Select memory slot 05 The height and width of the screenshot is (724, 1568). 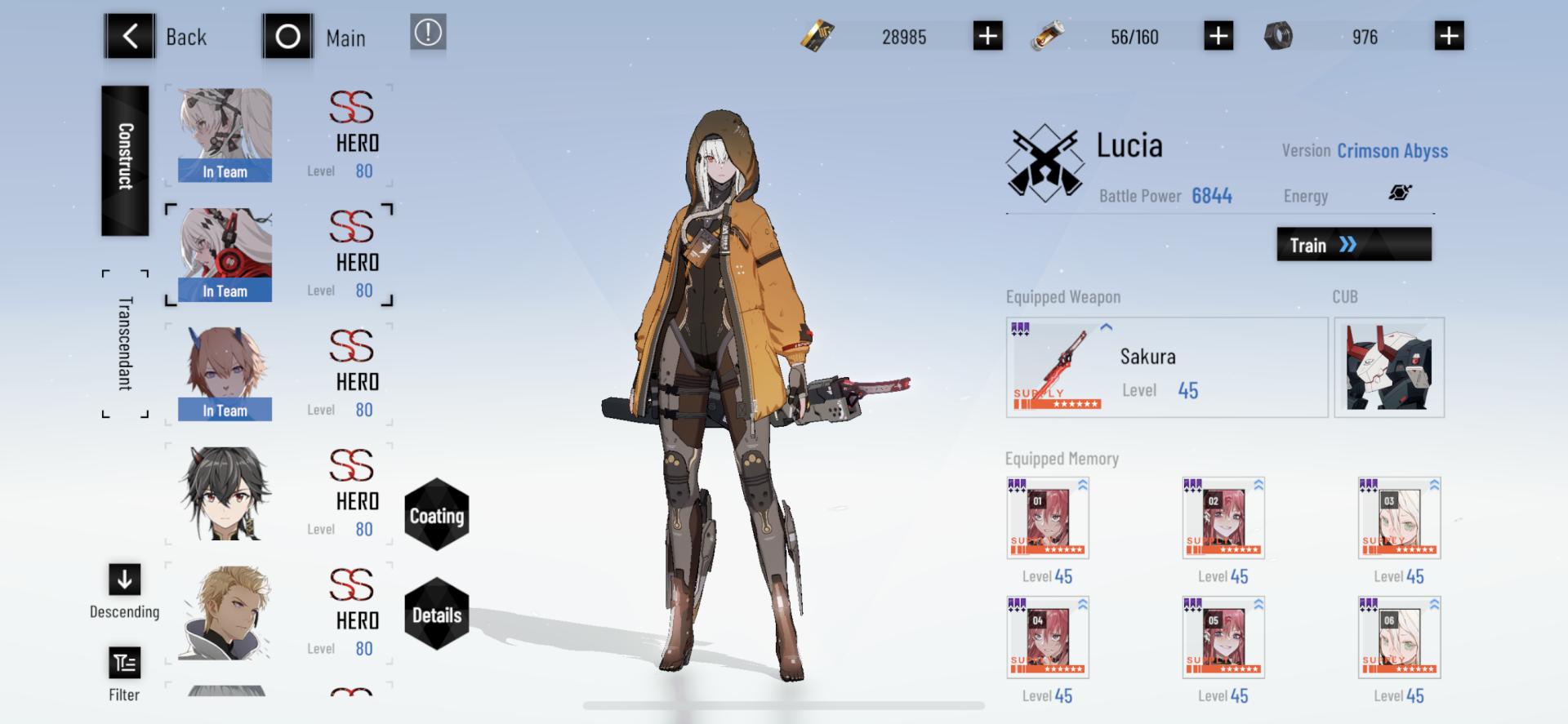coord(1223,637)
